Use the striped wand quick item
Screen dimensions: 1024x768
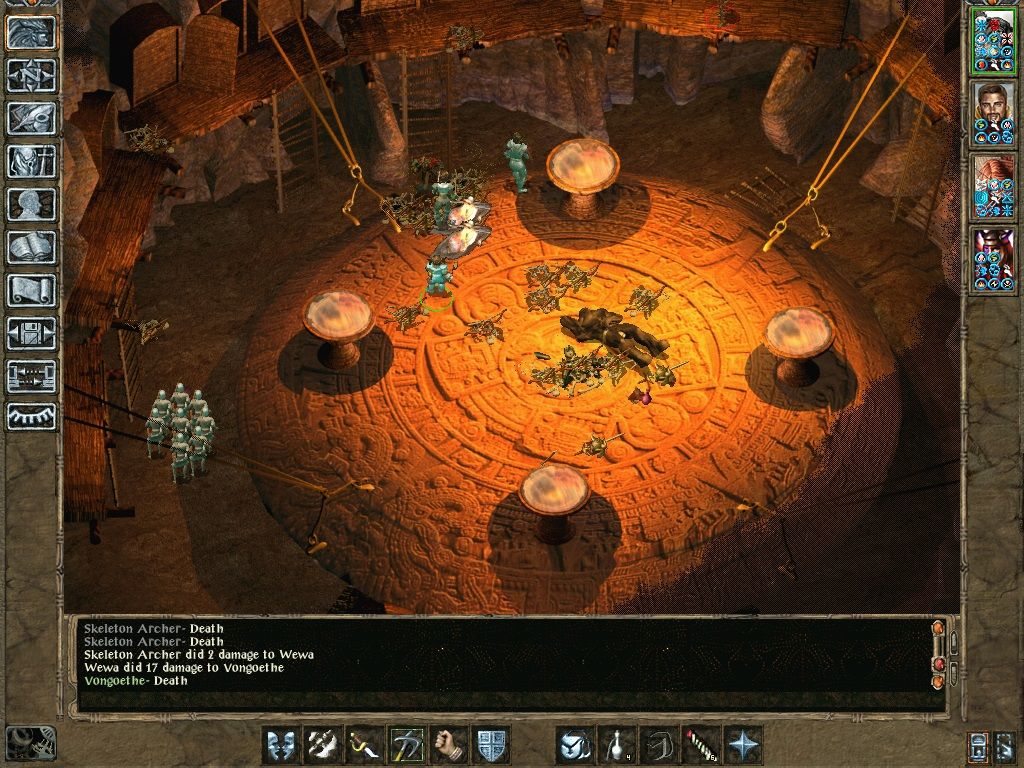pos(701,745)
